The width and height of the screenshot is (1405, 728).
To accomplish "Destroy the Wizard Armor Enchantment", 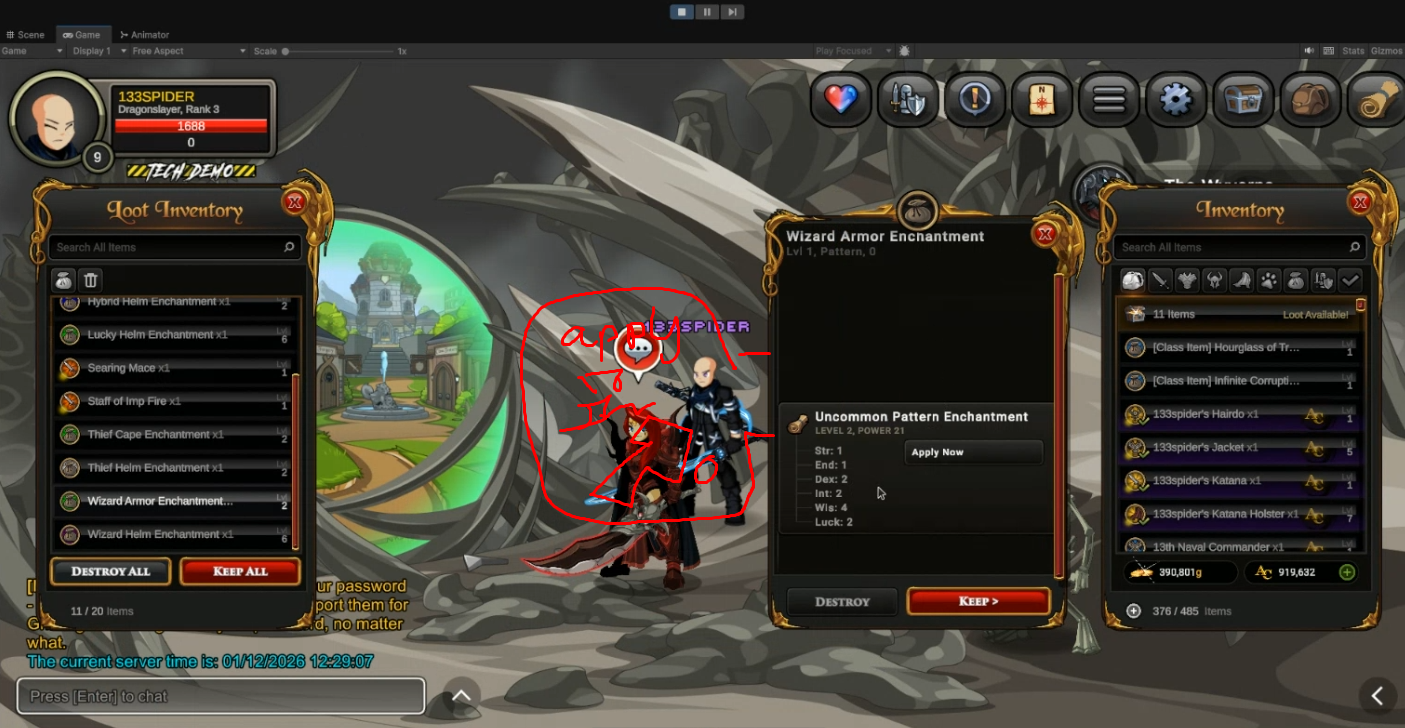I will (842, 601).
